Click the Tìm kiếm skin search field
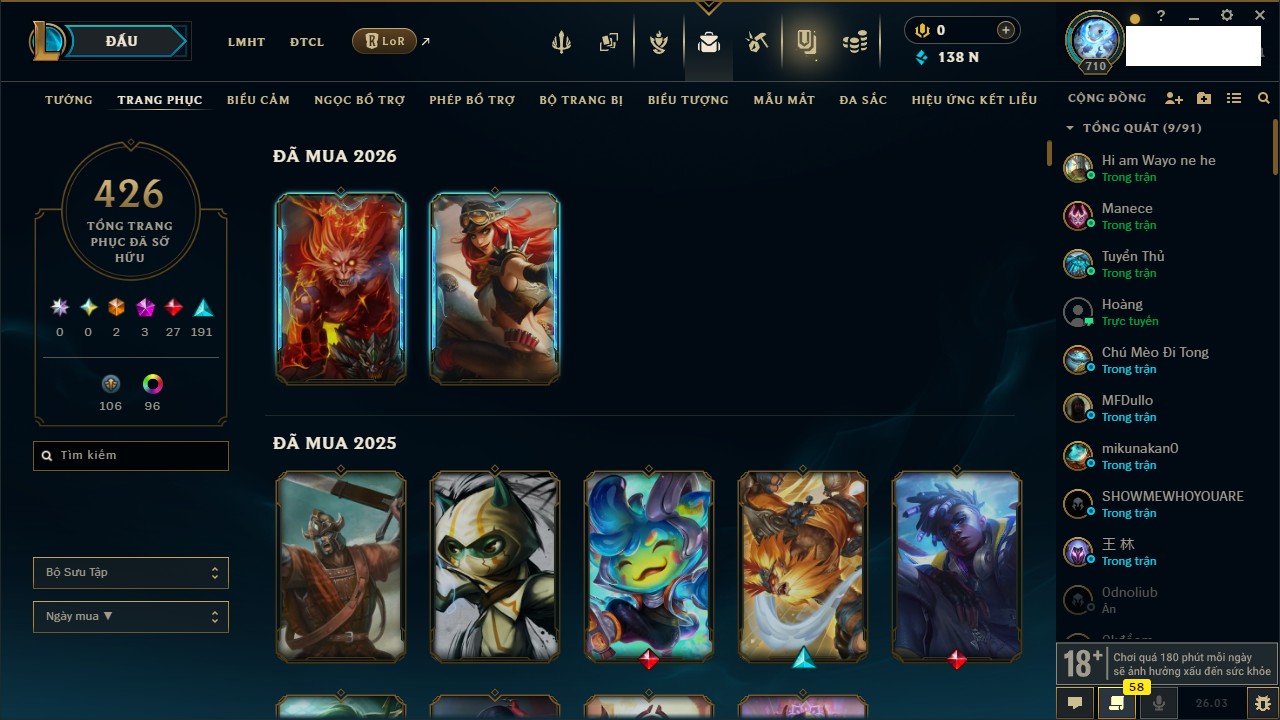Screen dimensions: 1280x720 131,456
